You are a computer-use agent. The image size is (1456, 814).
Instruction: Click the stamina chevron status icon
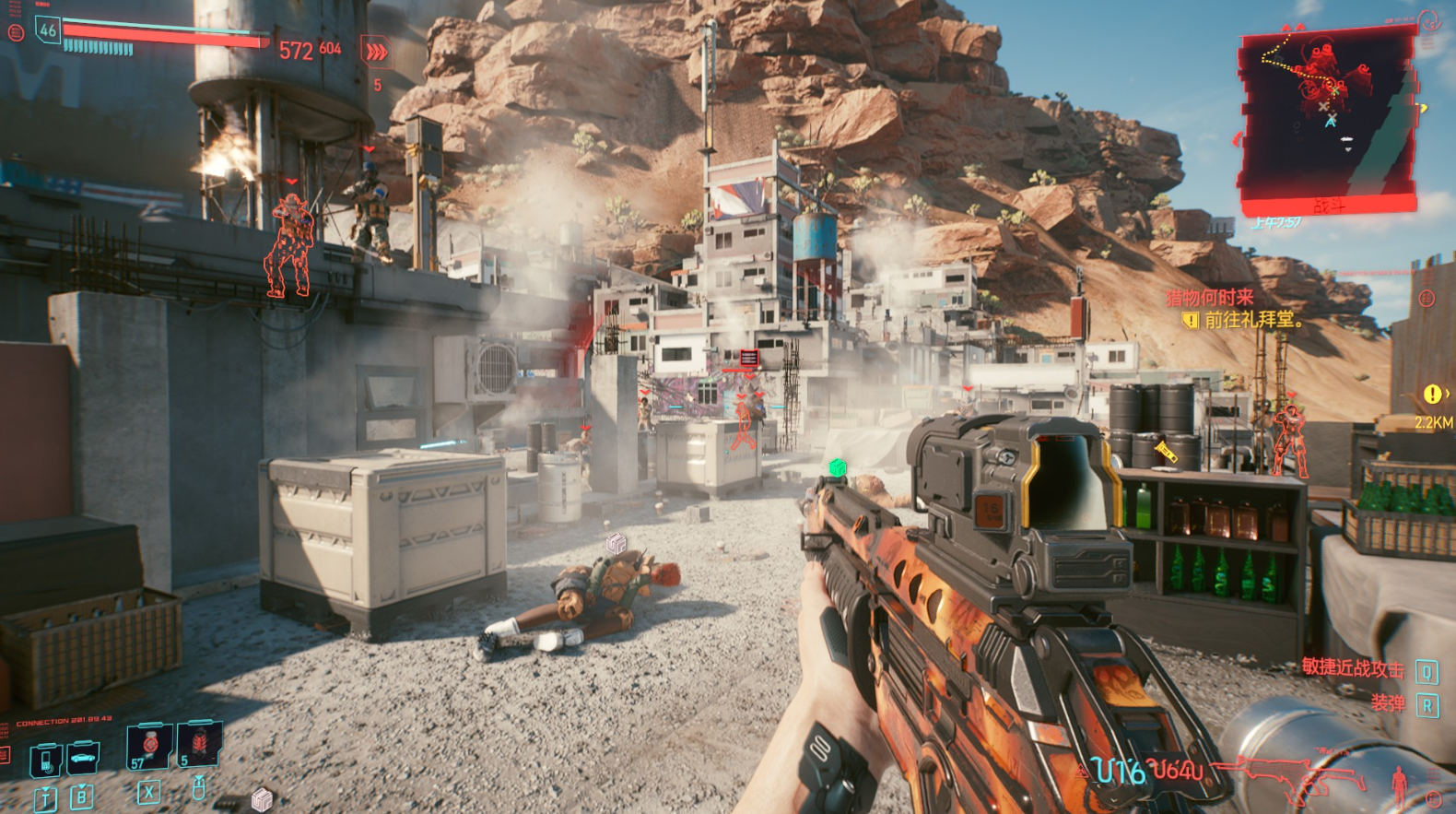coord(376,53)
